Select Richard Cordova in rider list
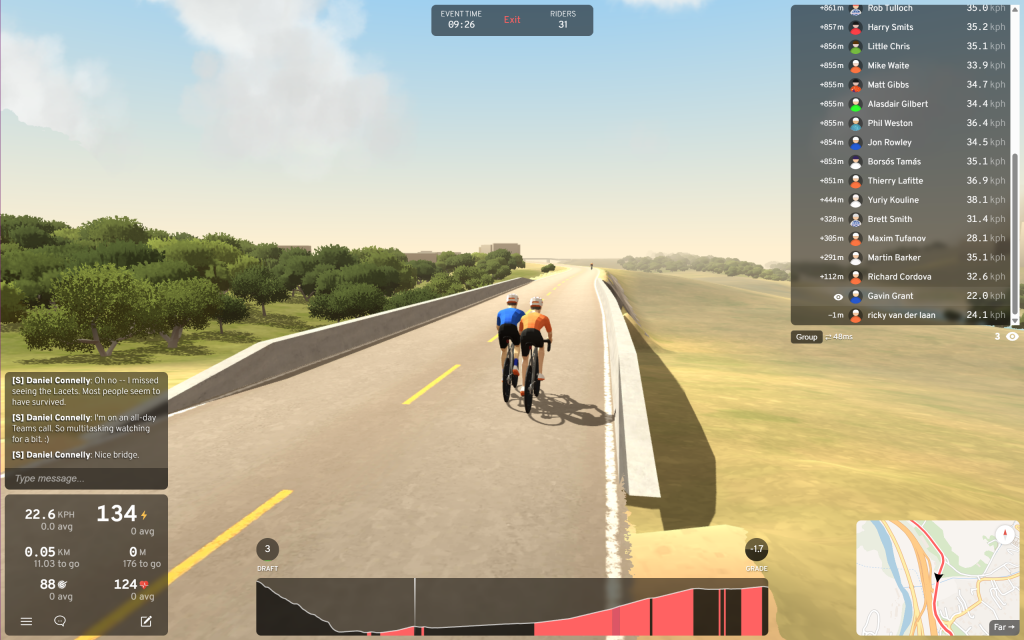1024x640 pixels. pyautogui.click(x=899, y=277)
